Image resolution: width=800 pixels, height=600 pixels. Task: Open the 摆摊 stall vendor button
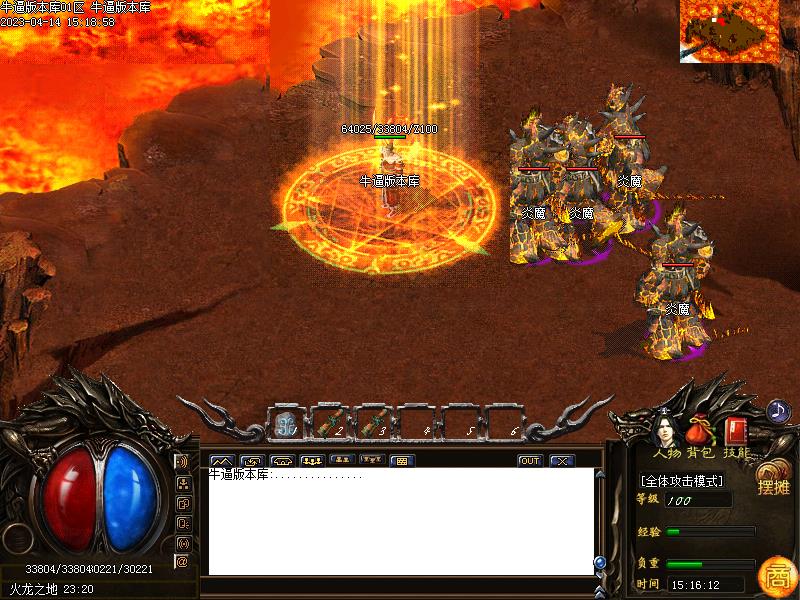pos(773,480)
